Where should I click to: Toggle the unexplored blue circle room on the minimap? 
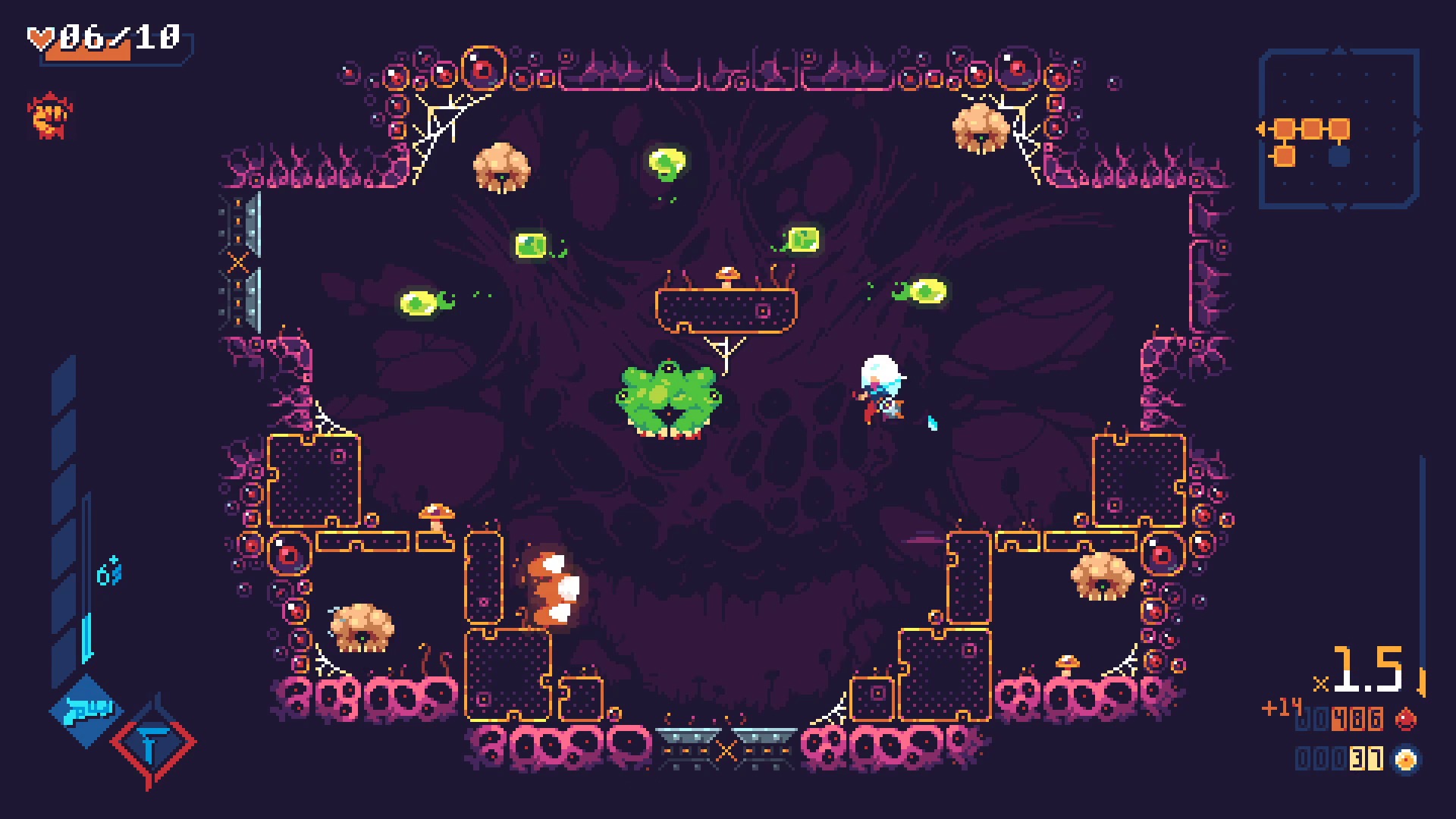click(1338, 156)
